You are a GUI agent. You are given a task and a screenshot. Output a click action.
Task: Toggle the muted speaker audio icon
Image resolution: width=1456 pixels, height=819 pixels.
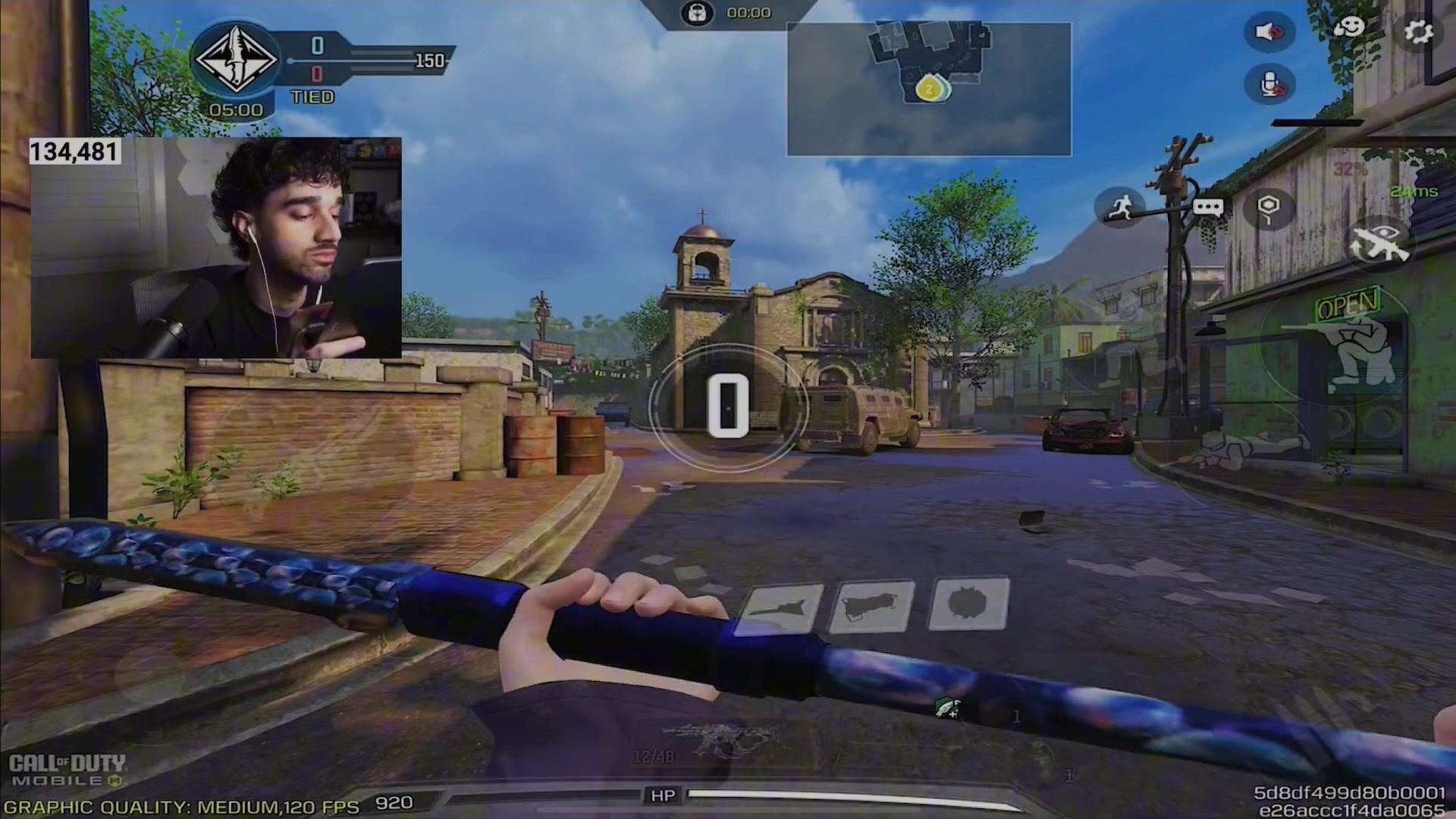(1269, 33)
